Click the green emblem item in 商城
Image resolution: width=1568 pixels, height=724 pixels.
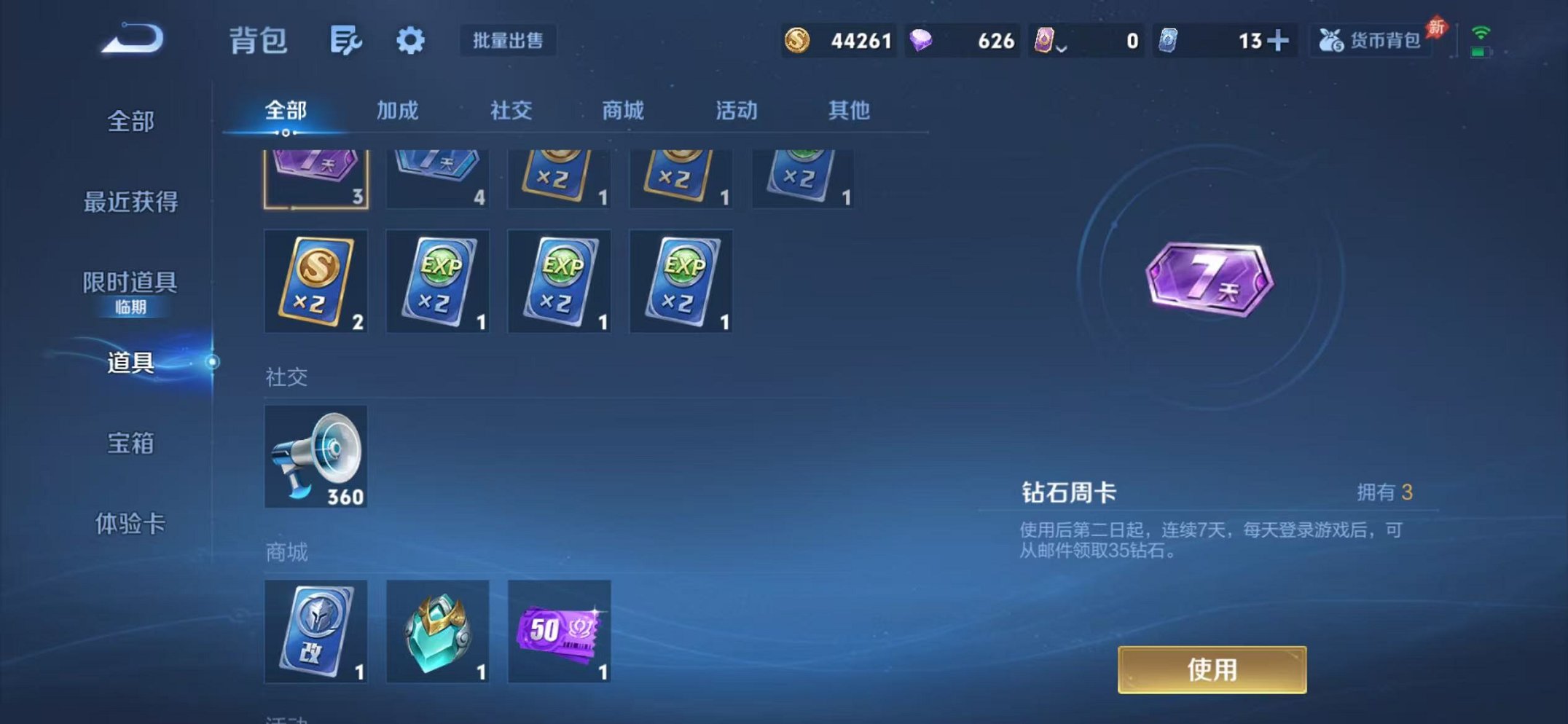[x=437, y=631]
